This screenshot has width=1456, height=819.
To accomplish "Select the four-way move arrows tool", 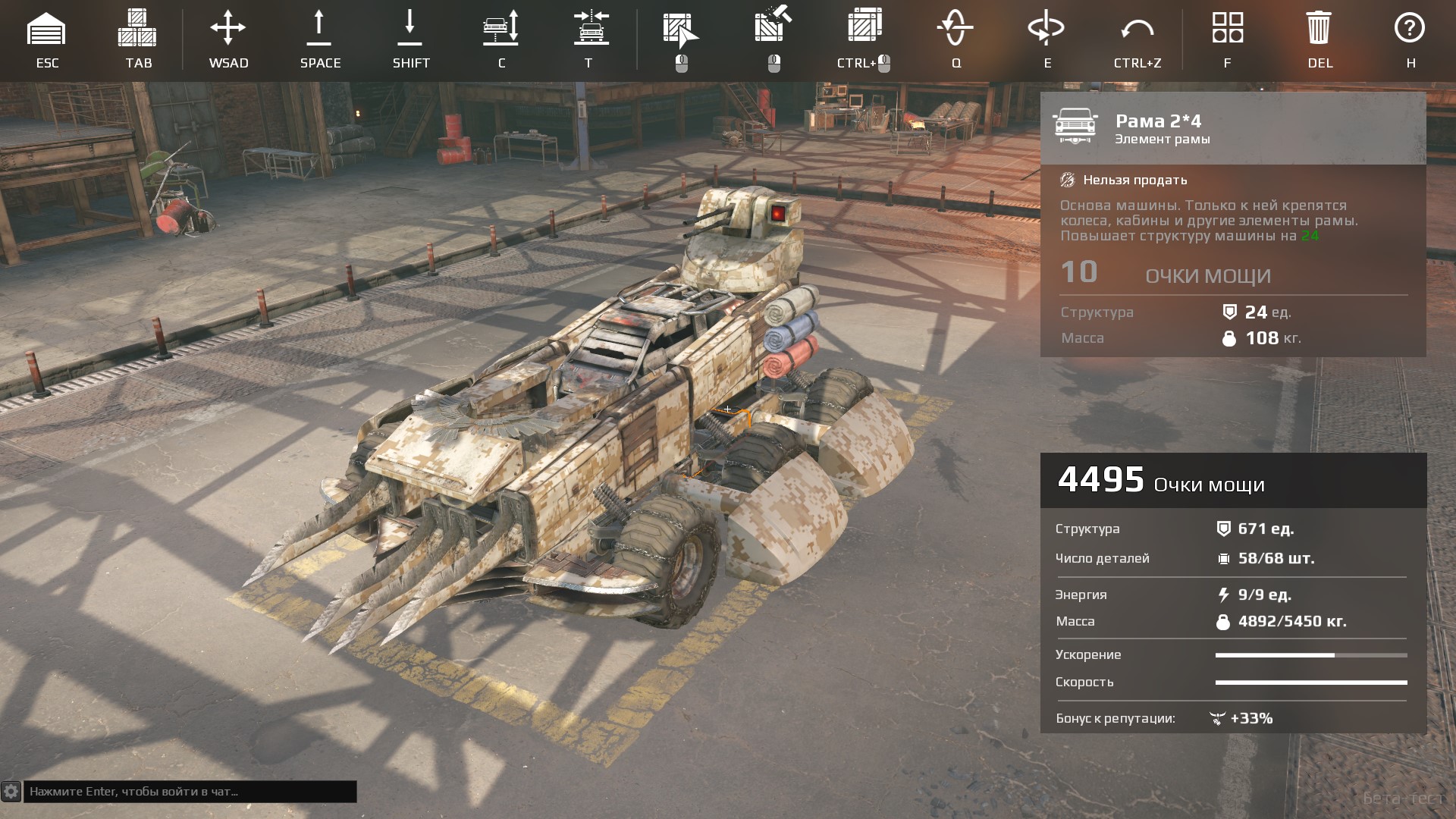I will [228, 29].
